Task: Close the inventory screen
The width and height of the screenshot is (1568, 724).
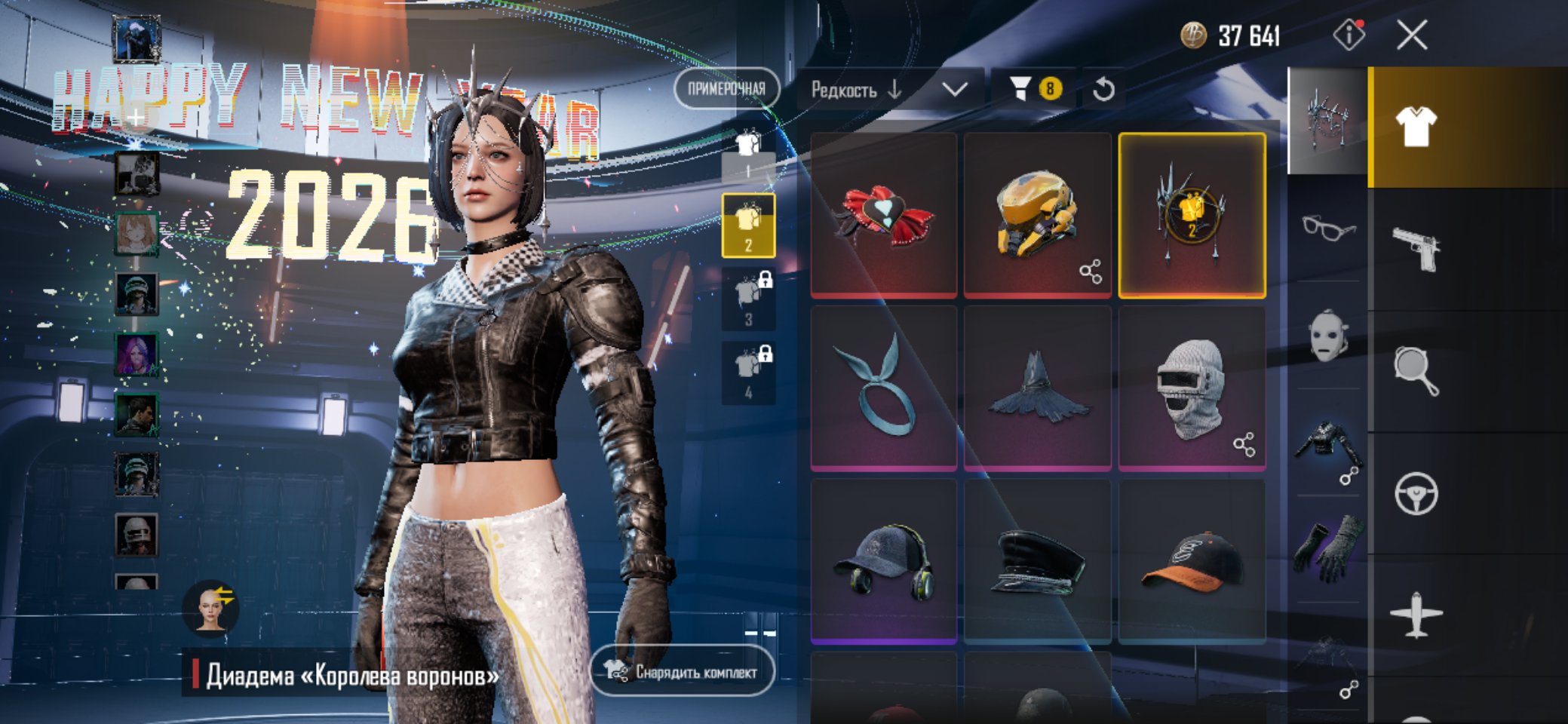Action: pyautogui.click(x=1411, y=35)
